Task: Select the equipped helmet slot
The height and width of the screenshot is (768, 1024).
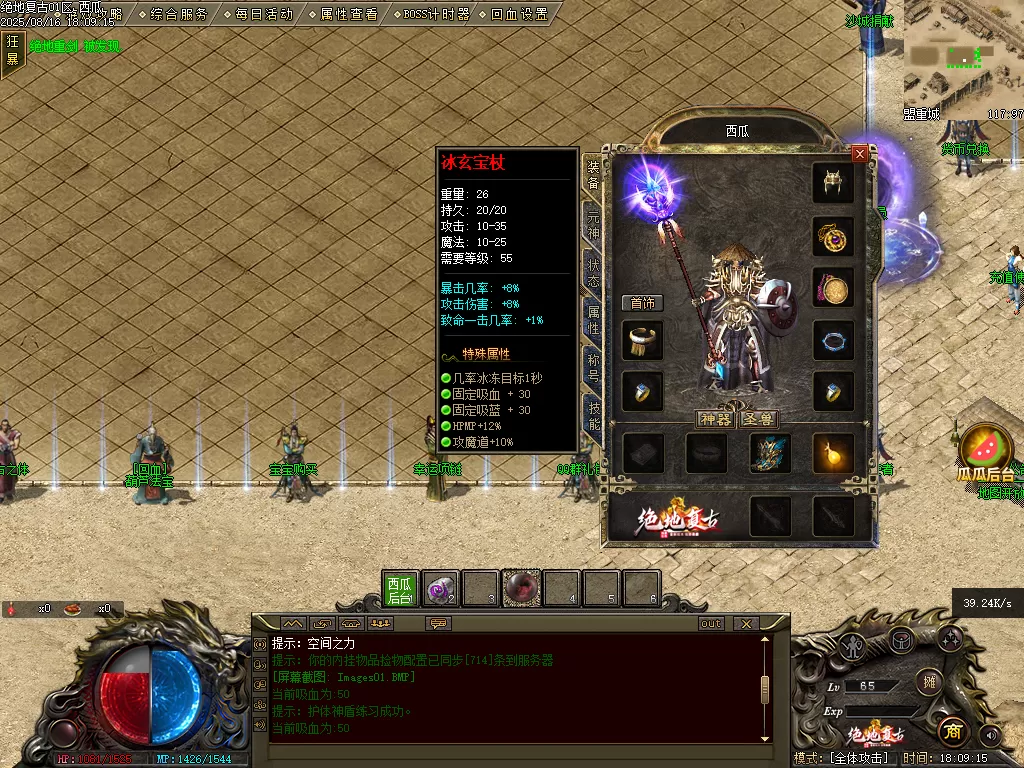Action: click(832, 183)
